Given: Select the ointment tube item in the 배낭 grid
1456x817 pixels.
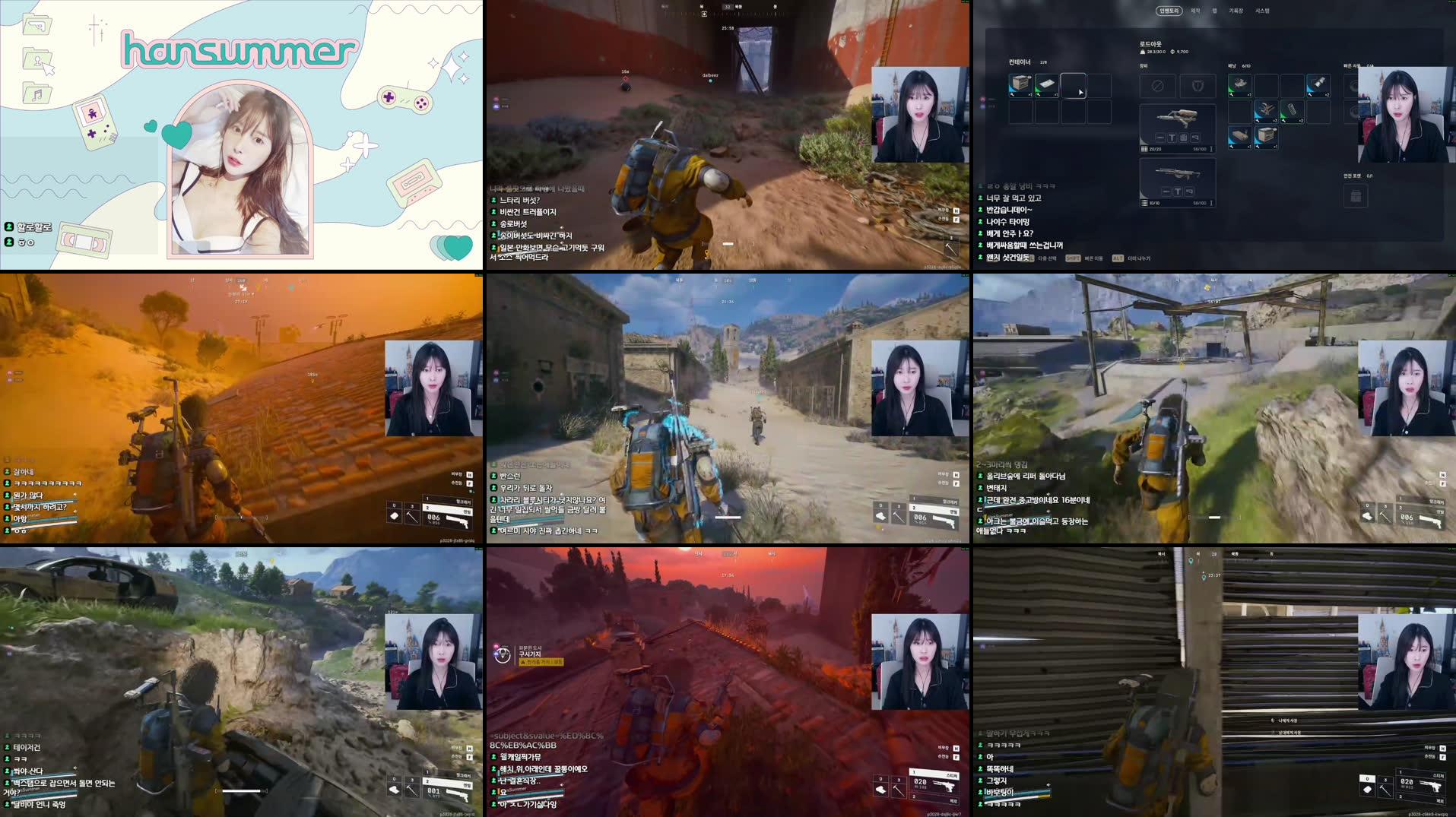Looking at the screenshot, I should (x=1317, y=85).
